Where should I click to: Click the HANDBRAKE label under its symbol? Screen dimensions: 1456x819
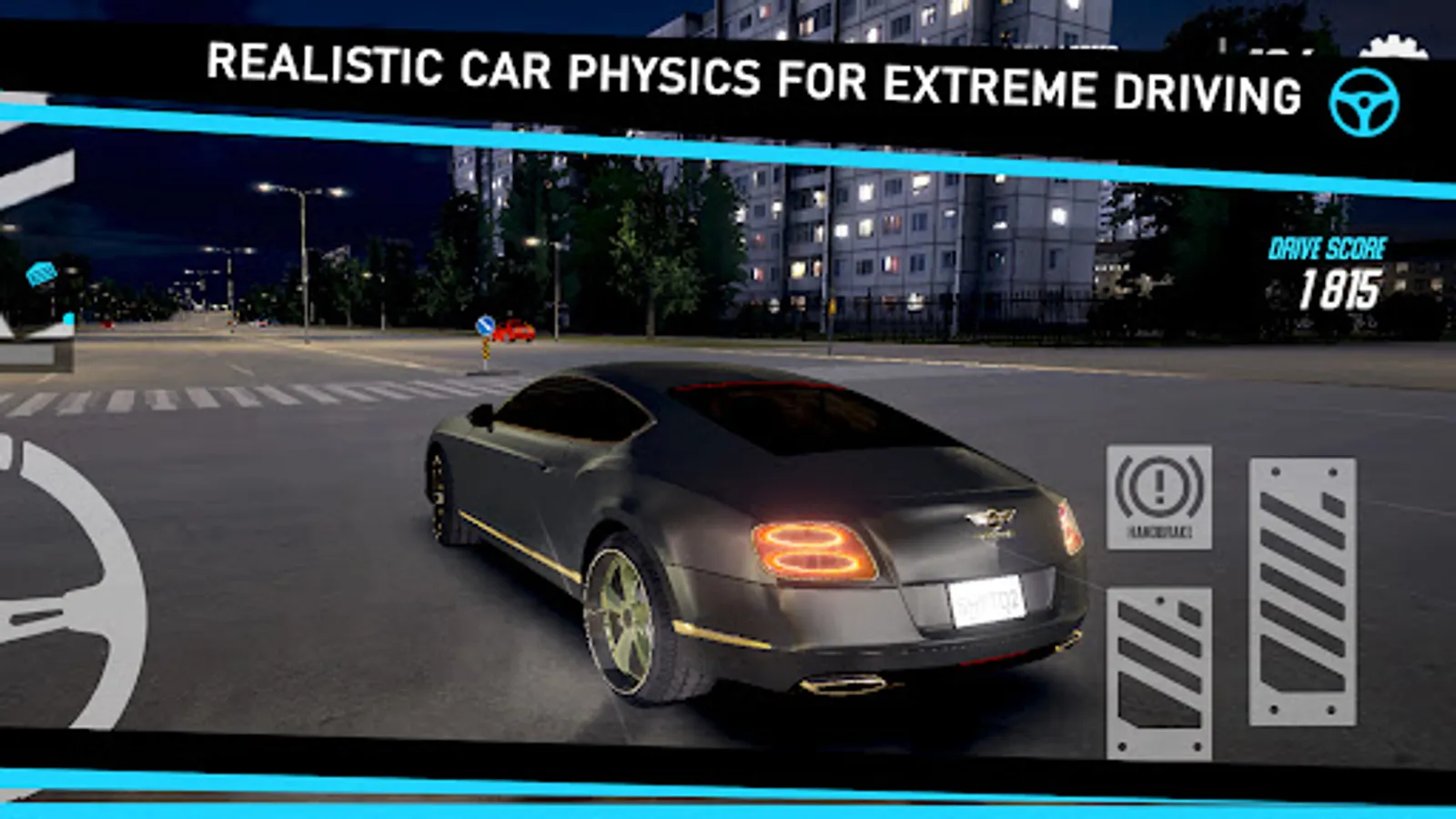(x=1158, y=533)
